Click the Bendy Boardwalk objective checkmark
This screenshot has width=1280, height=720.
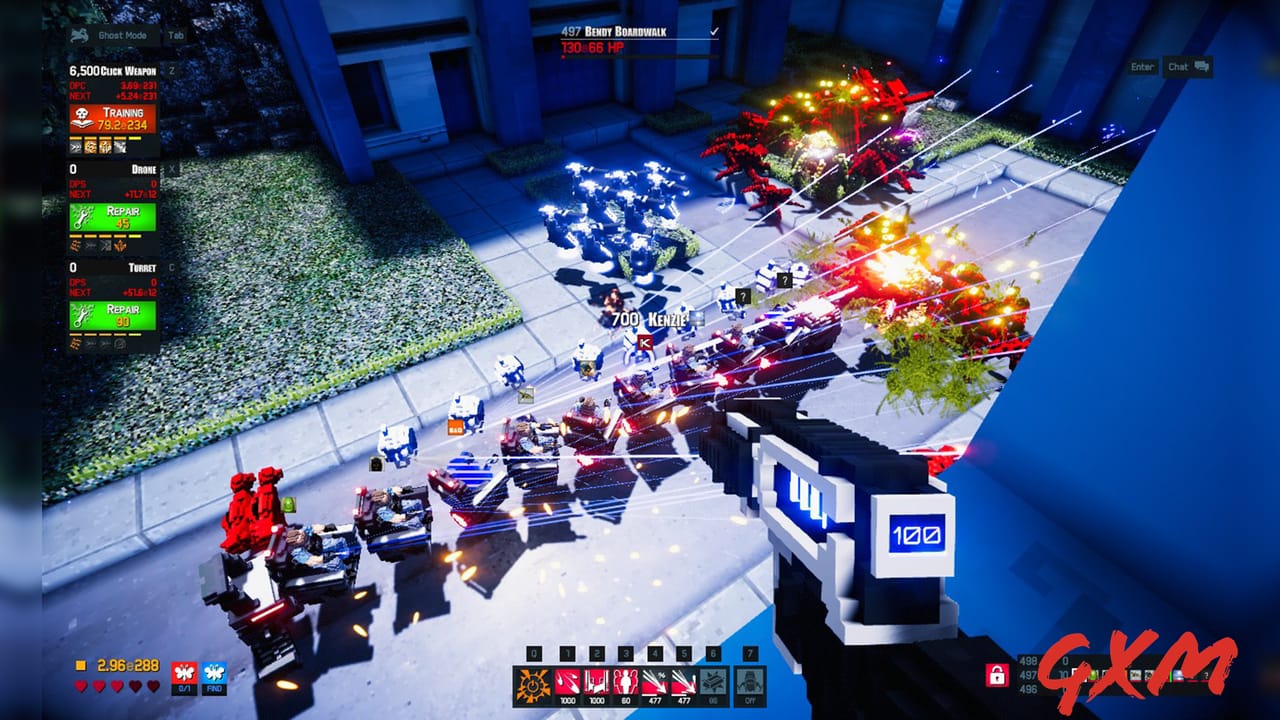click(713, 32)
